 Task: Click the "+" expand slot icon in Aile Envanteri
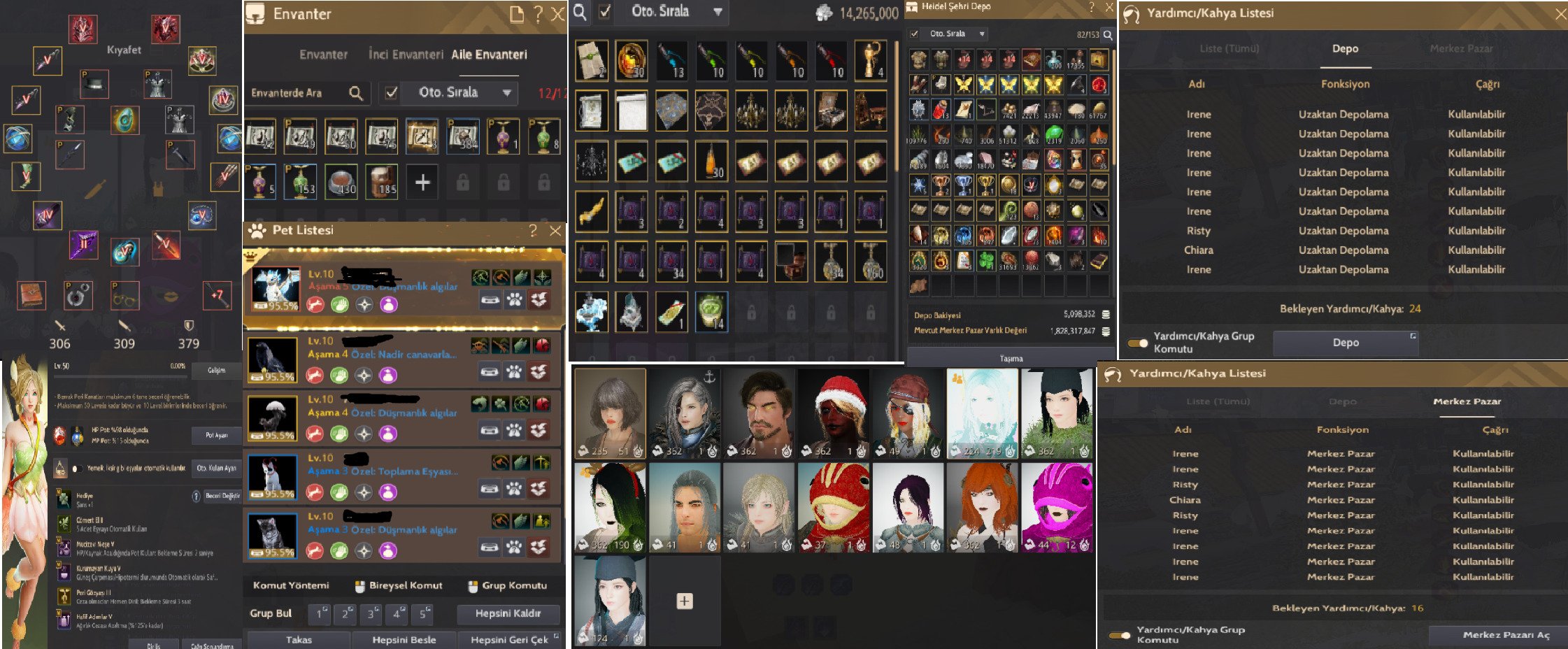pos(422,182)
